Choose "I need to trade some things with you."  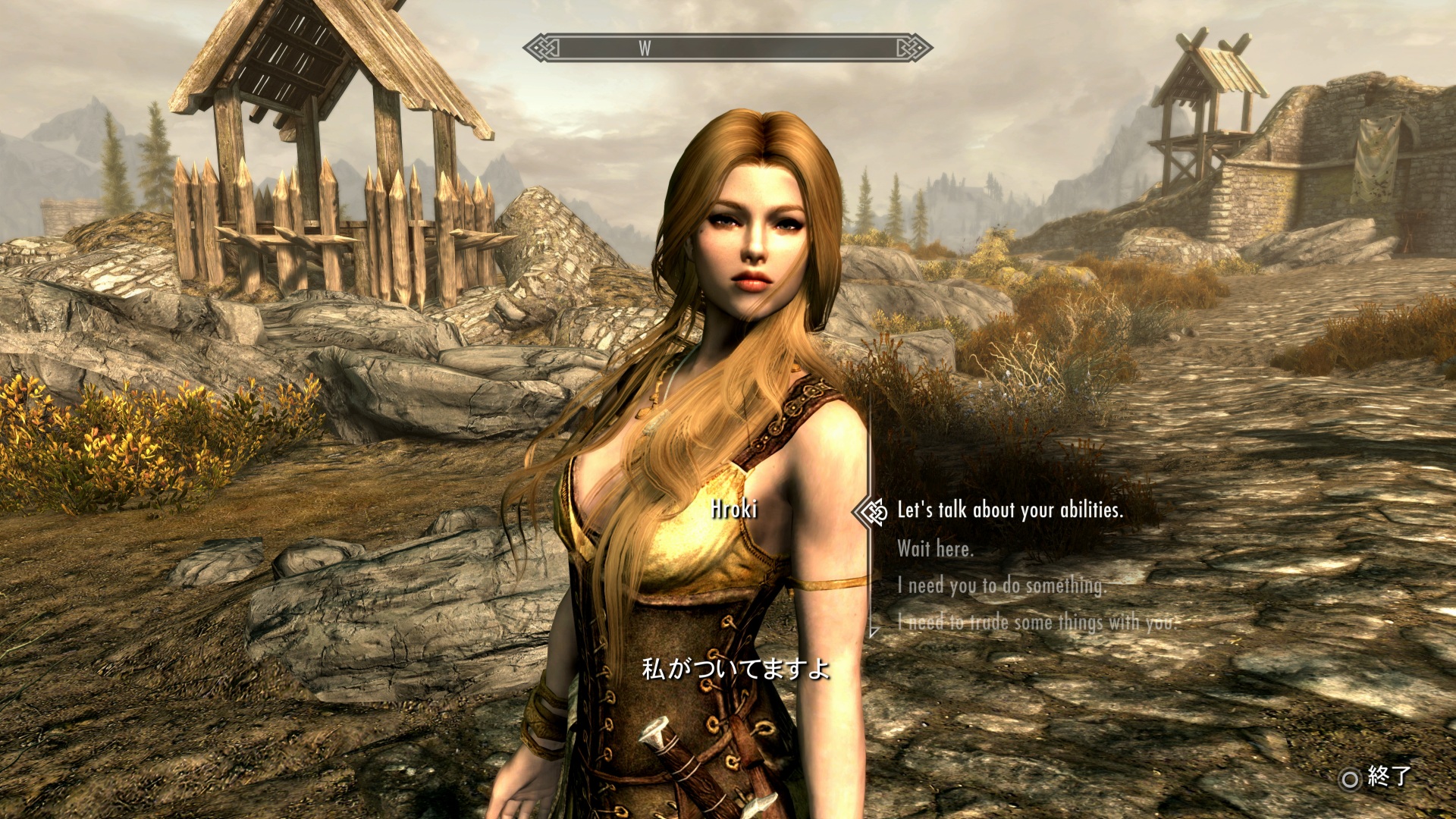pyautogui.click(x=1036, y=623)
